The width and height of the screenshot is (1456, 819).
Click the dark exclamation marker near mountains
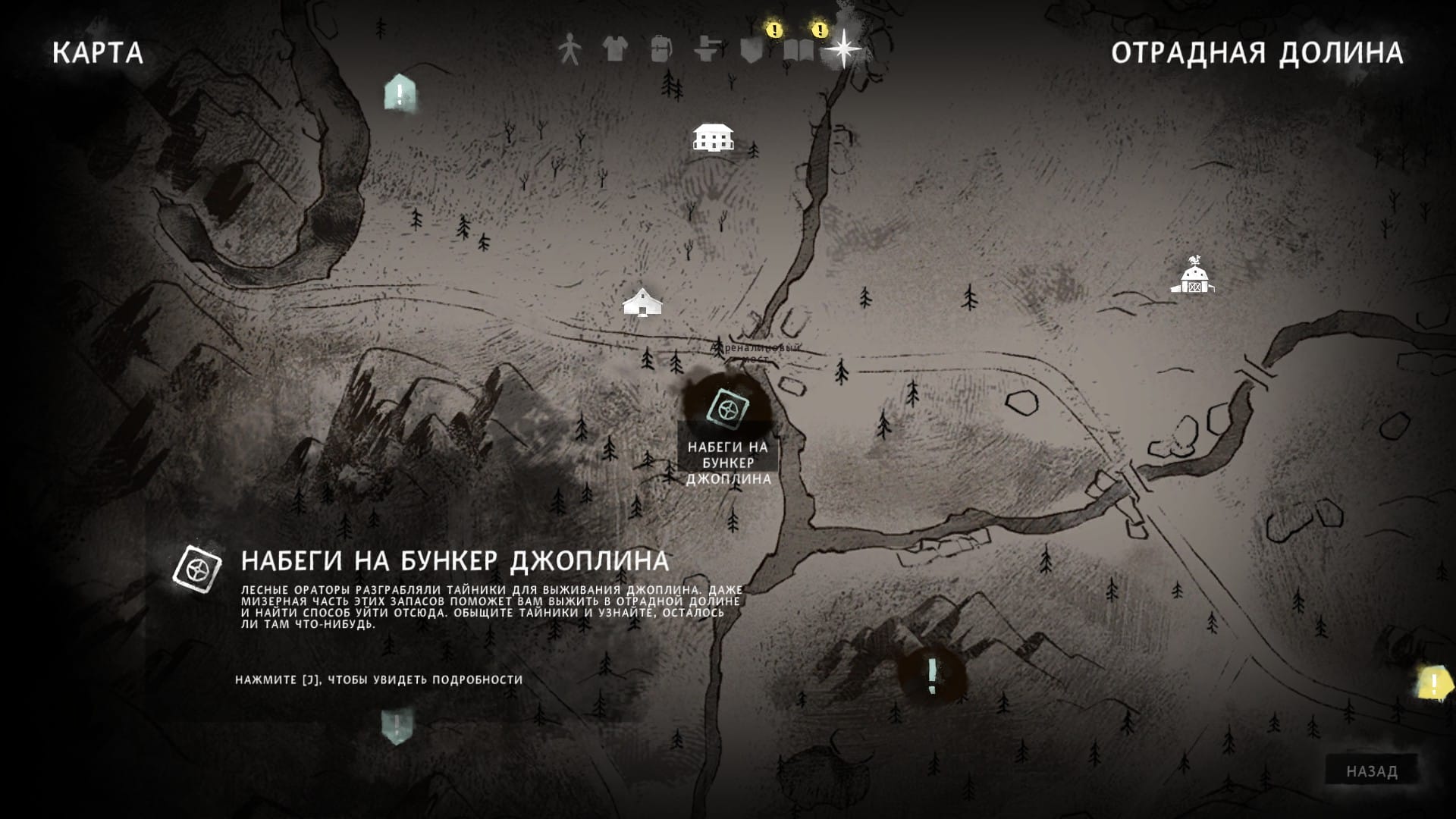coord(932,674)
